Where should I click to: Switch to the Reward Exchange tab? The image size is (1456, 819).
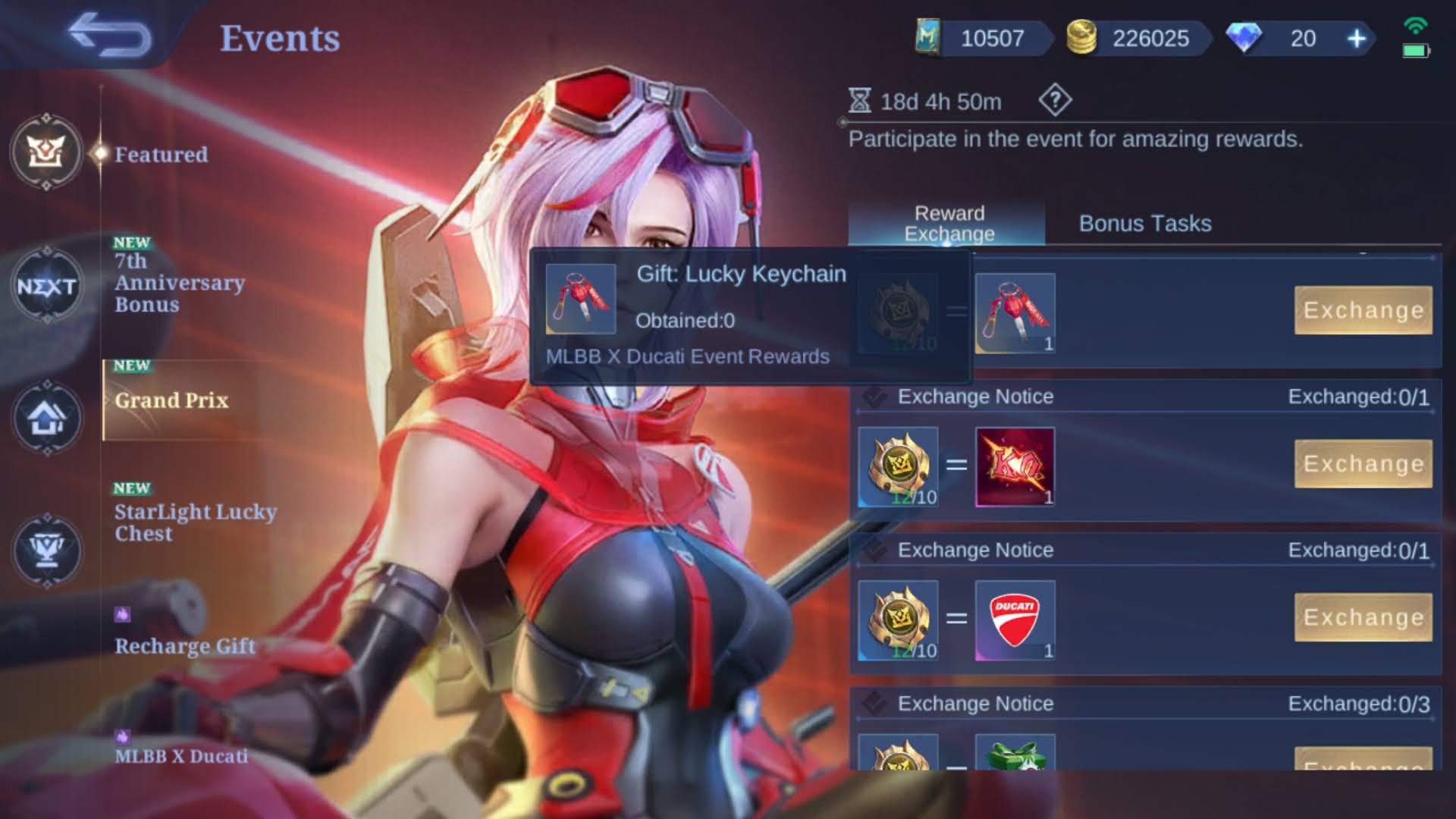(949, 224)
